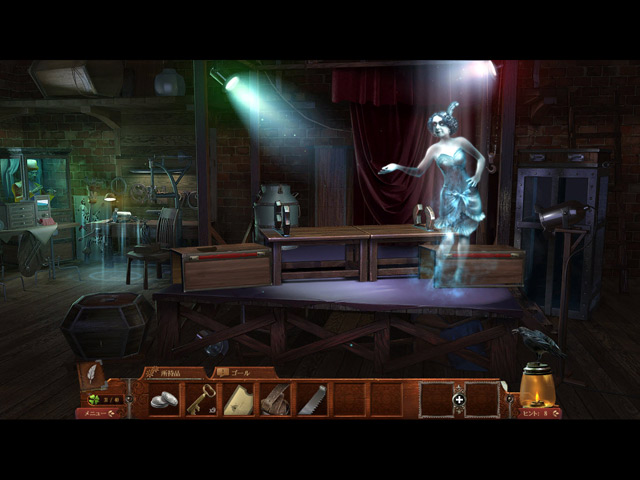Select the hand saw inventory slot
Screen dimensions: 640x480
pyautogui.click(x=312, y=399)
